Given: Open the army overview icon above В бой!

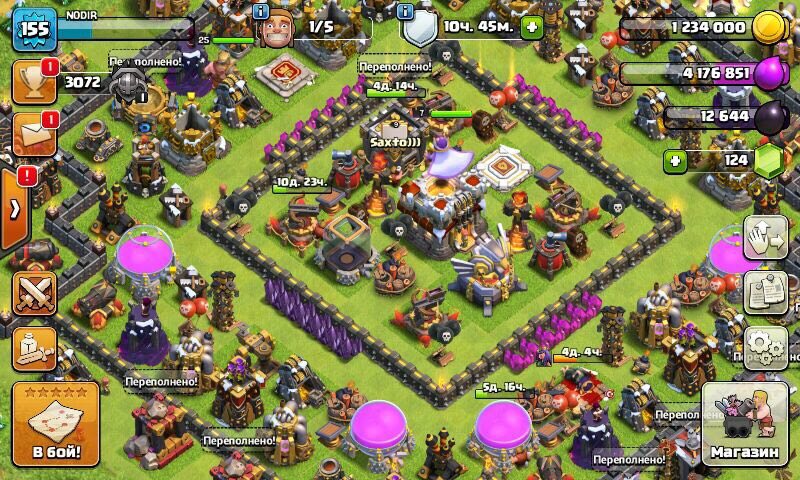Looking at the screenshot, I should (x=34, y=347).
